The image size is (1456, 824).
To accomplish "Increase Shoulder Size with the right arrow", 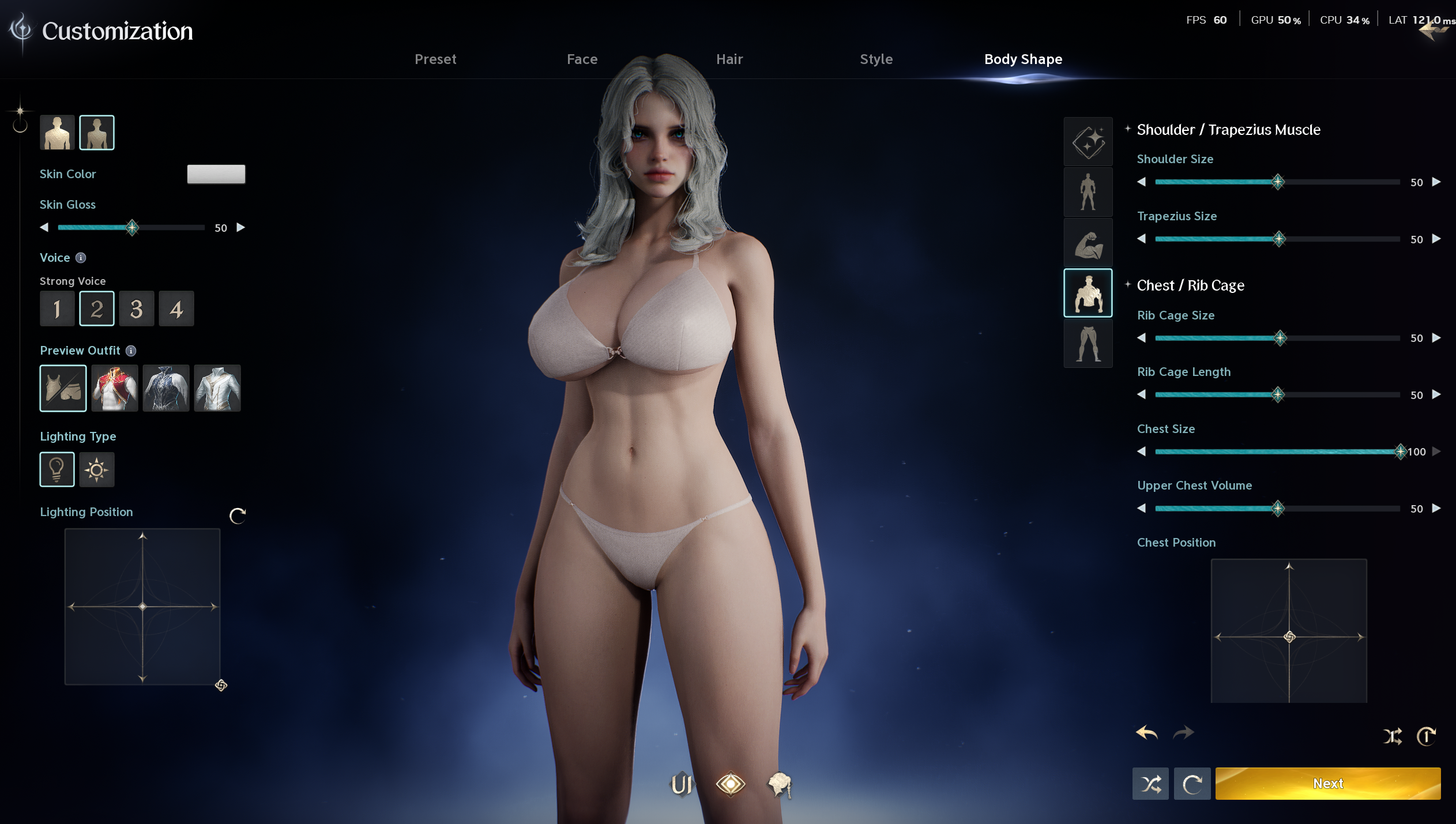I will [x=1436, y=182].
